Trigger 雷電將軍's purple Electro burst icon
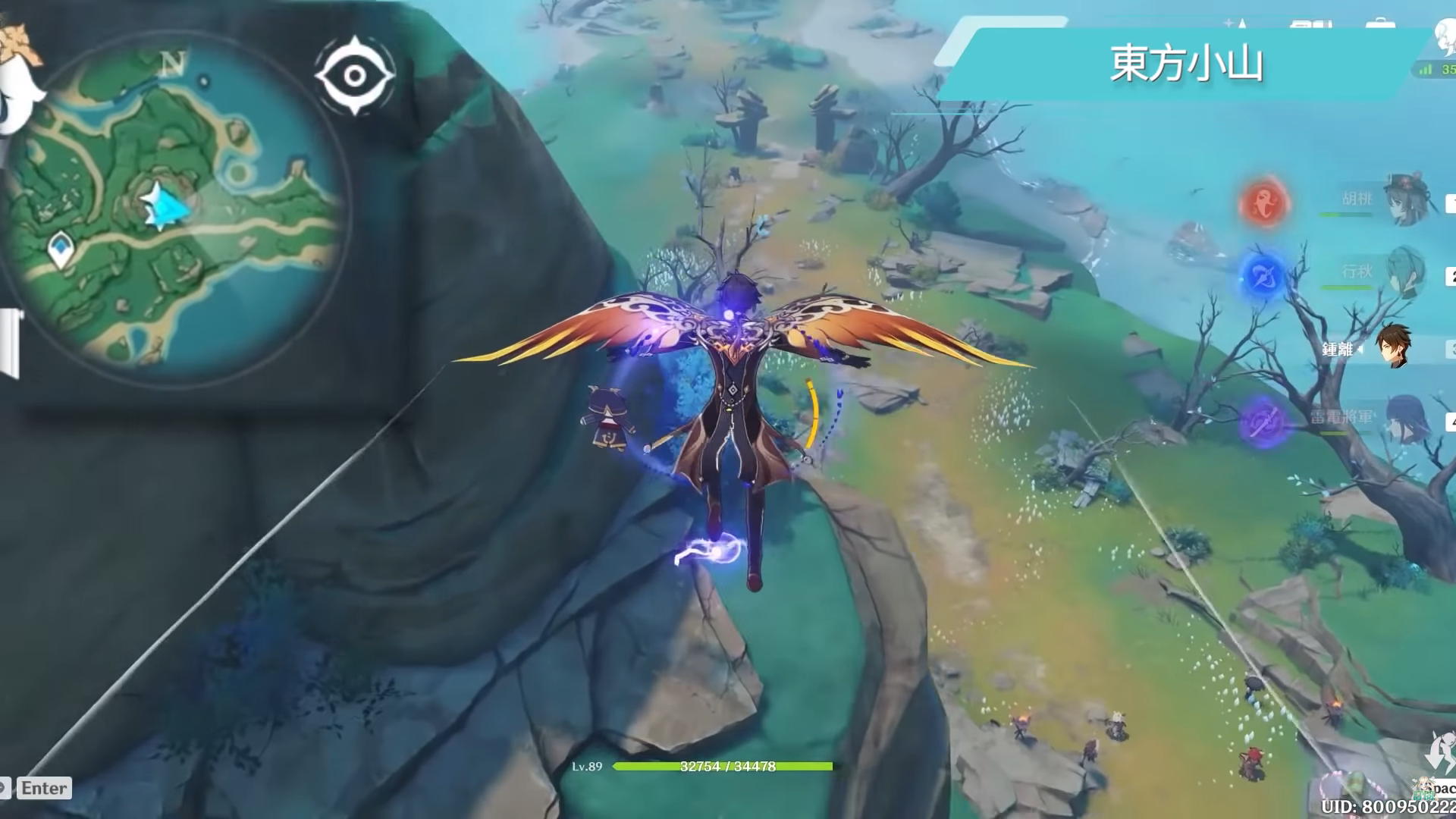 (x=1263, y=420)
